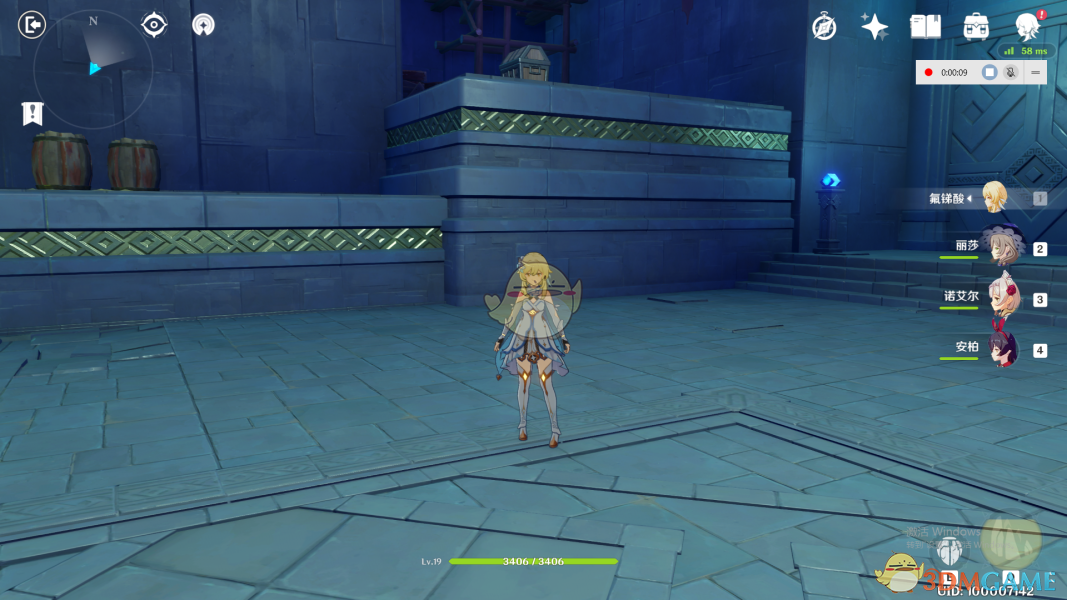Screen dimensions: 1067x600
Task: Stop the screen recording
Action: tap(989, 72)
